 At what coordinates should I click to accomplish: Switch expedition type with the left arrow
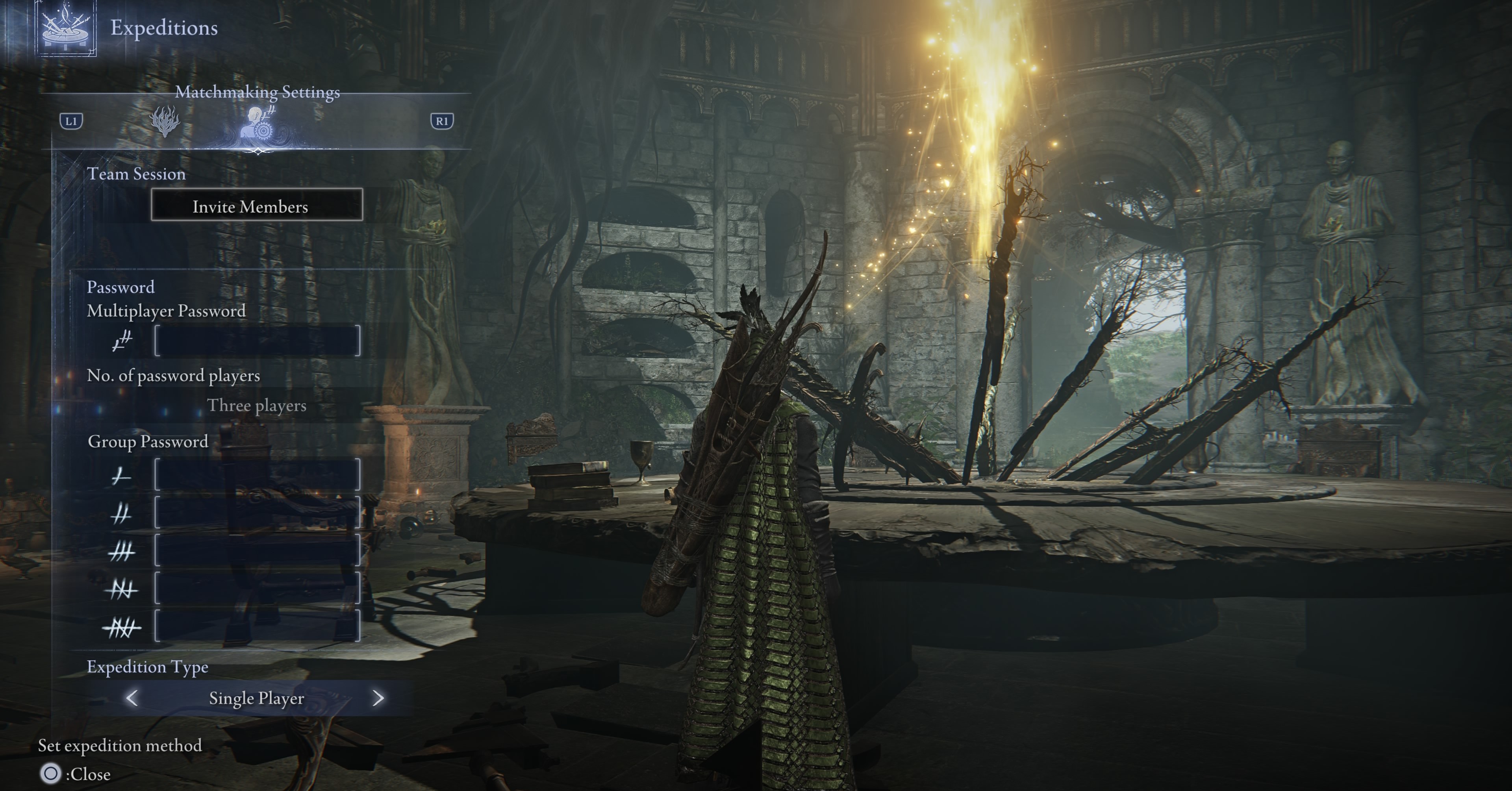132,698
